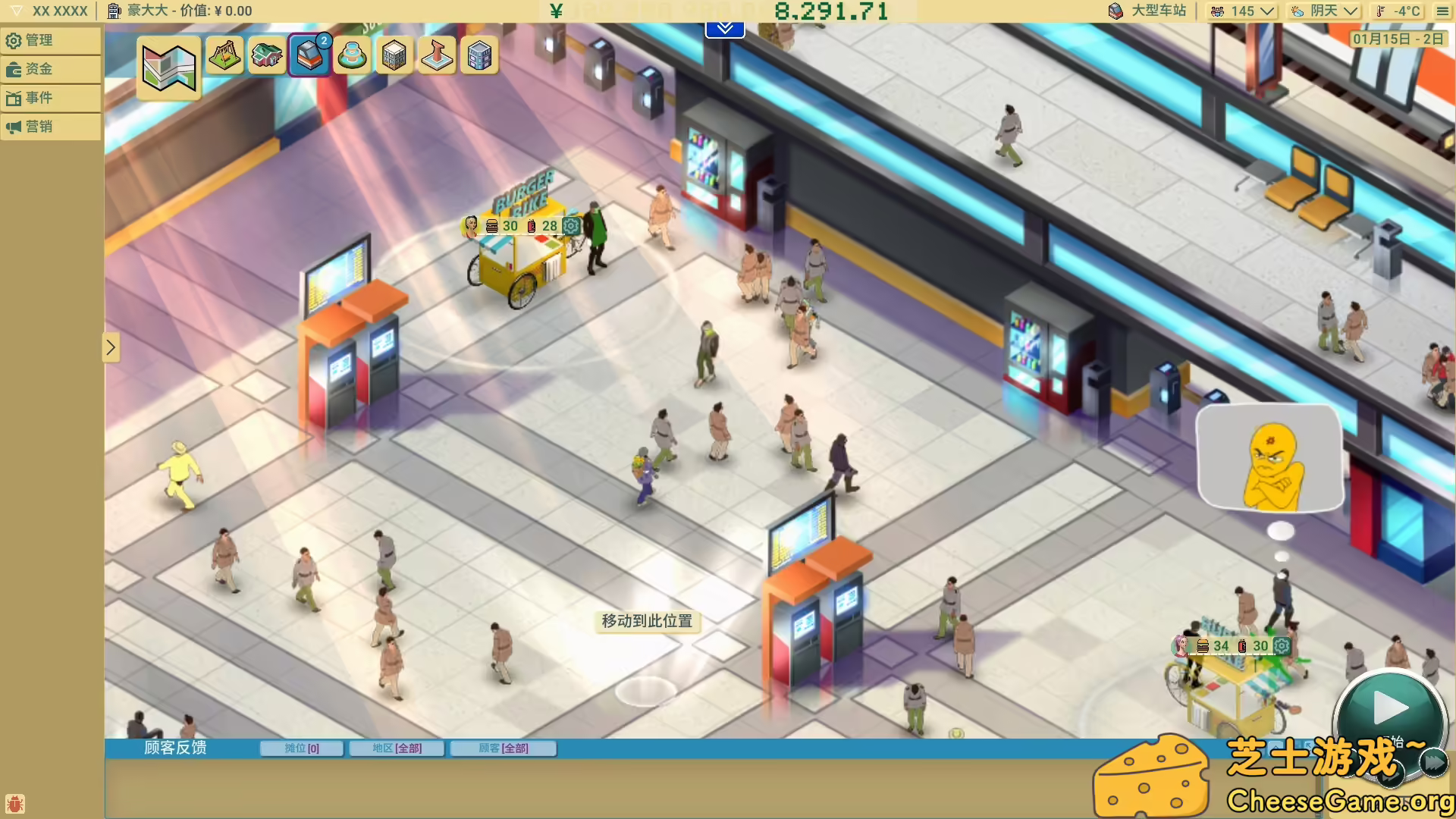The width and height of the screenshot is (1456, 819).
Task: Select the house building tool
Action: 268,55
